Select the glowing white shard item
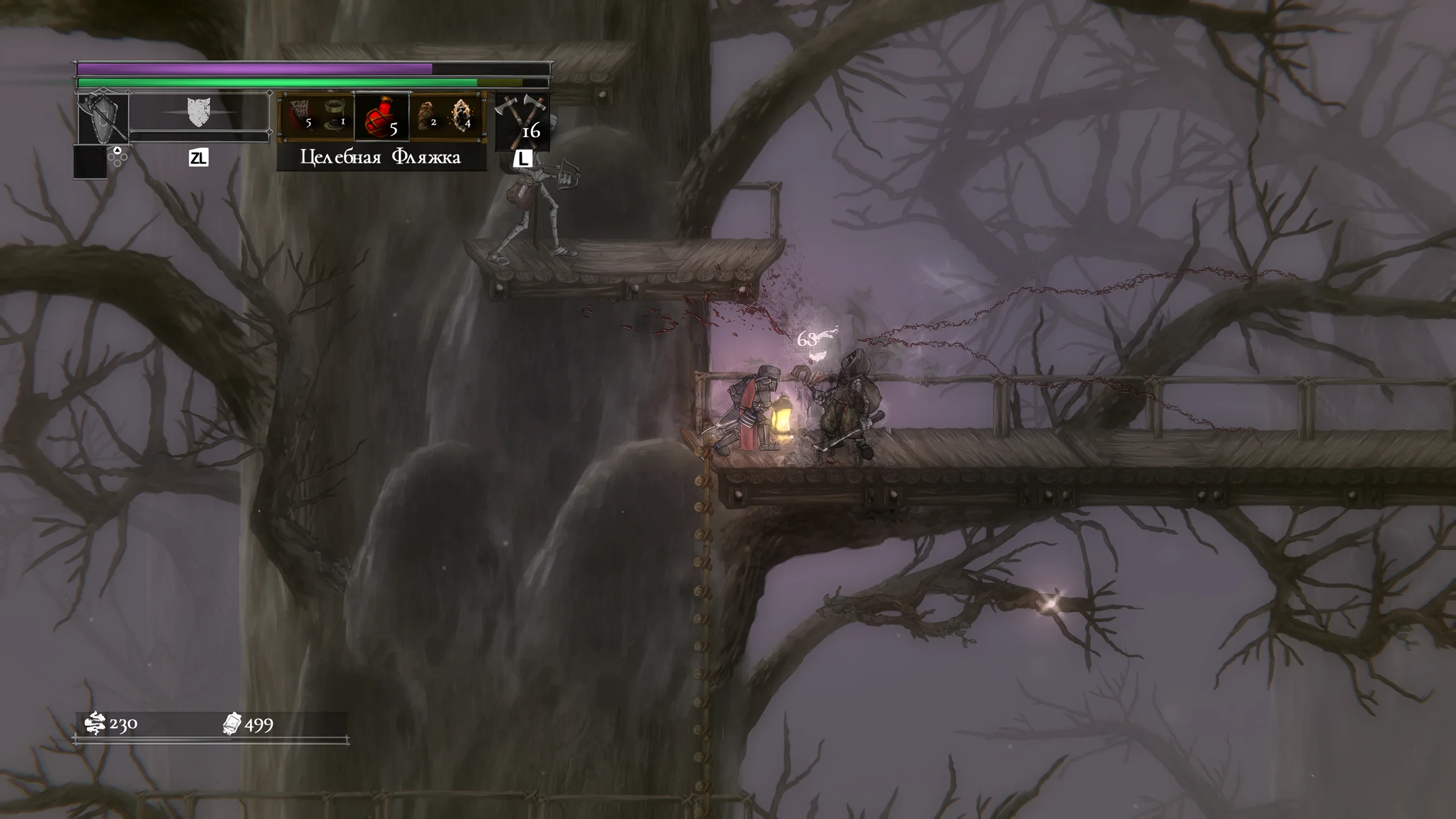This screenshot has width=1456, height=819. click(461, 115)
